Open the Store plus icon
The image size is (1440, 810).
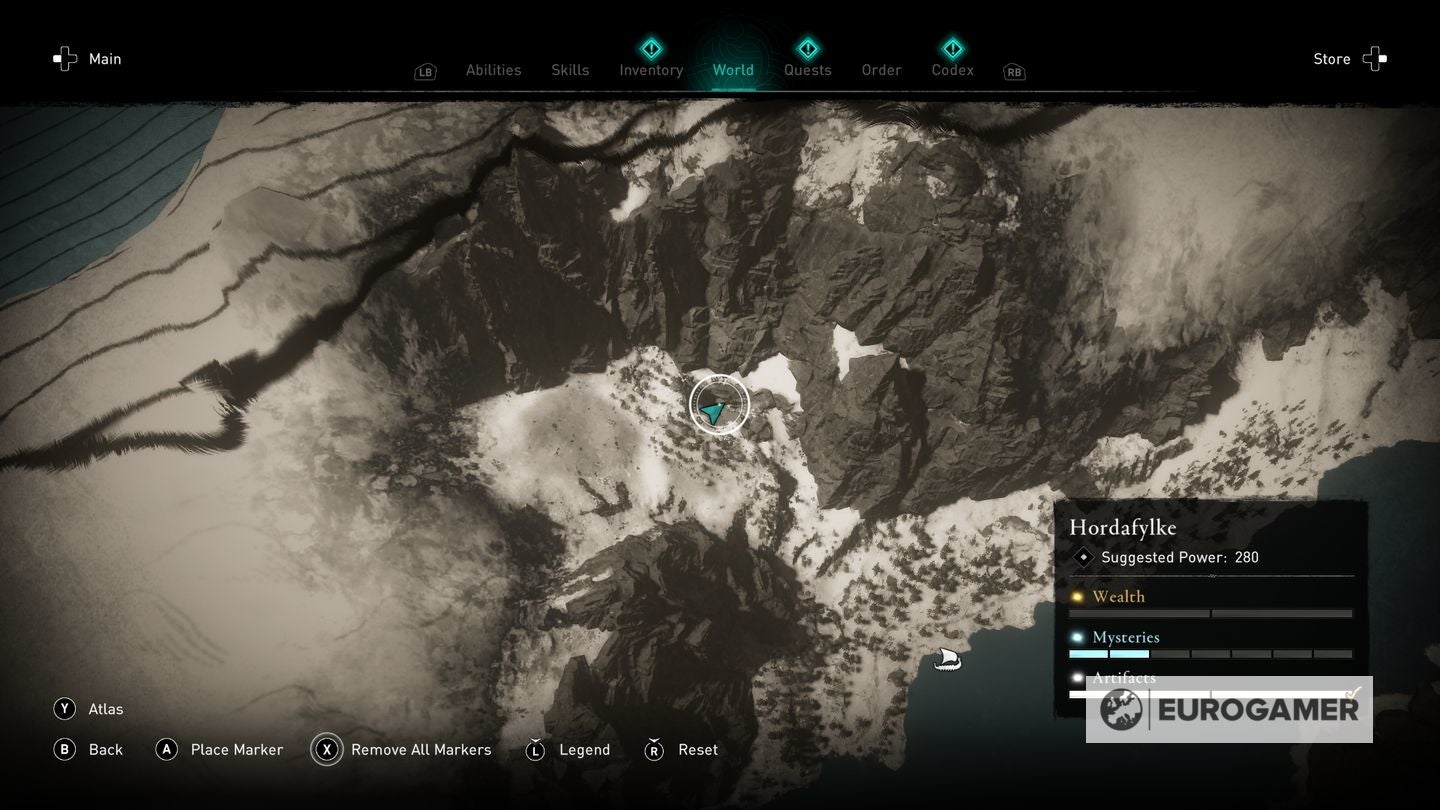click(x=1376, y=58)
